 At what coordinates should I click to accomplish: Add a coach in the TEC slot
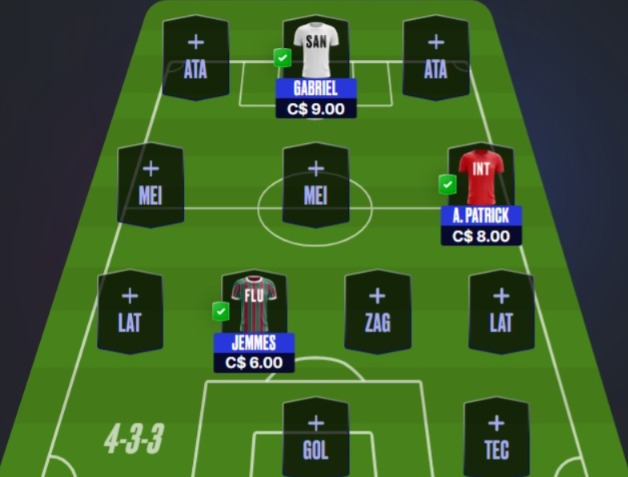496,437
